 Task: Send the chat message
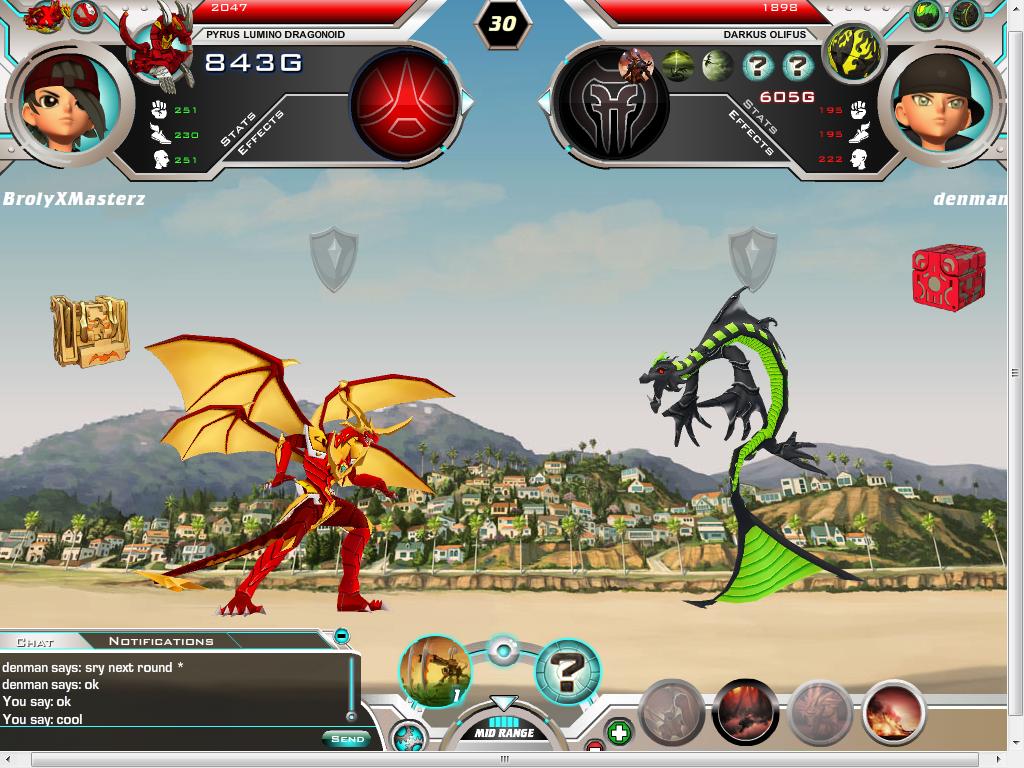[x=346, y=739]
